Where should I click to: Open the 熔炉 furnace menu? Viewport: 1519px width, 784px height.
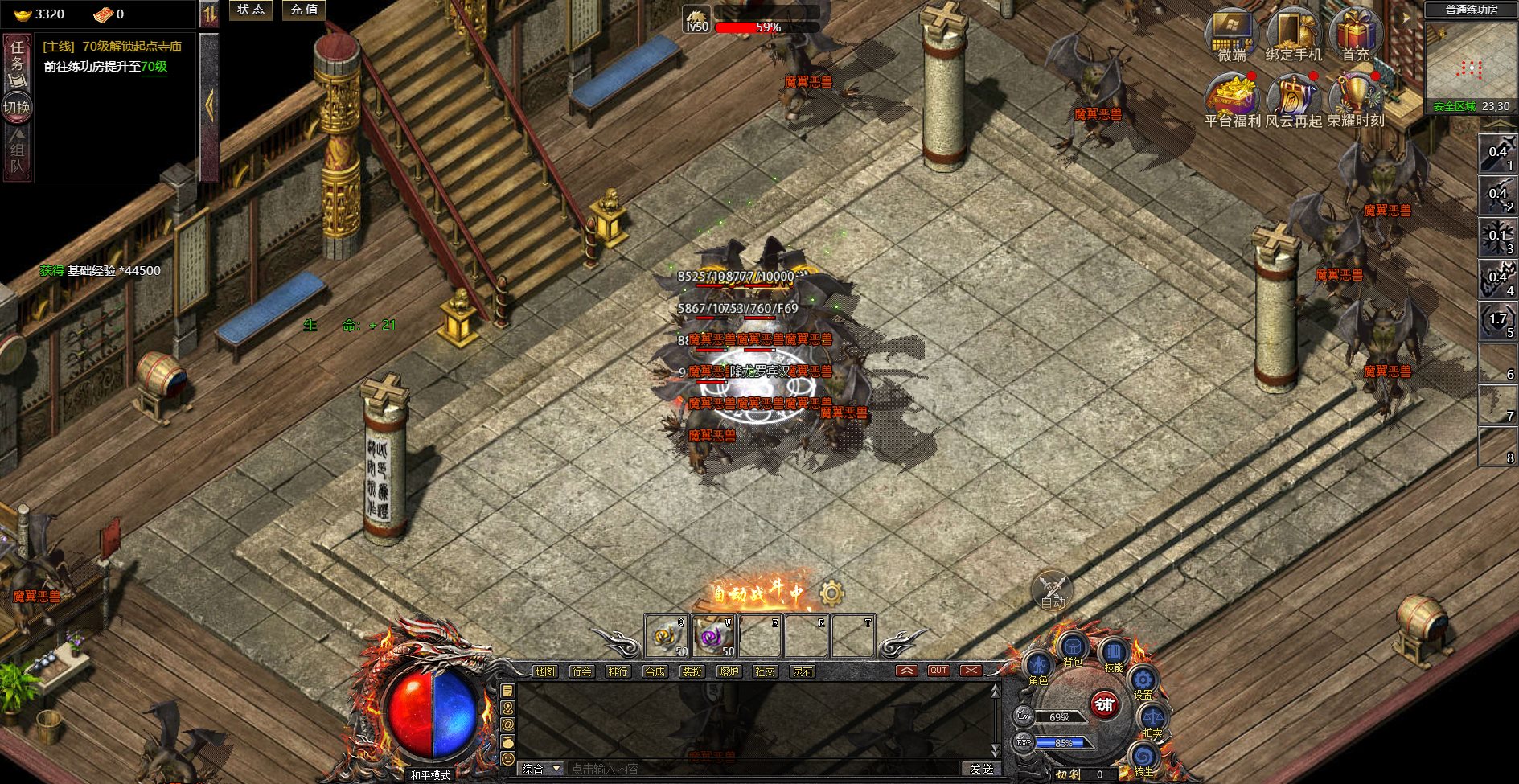pos(729,671)
